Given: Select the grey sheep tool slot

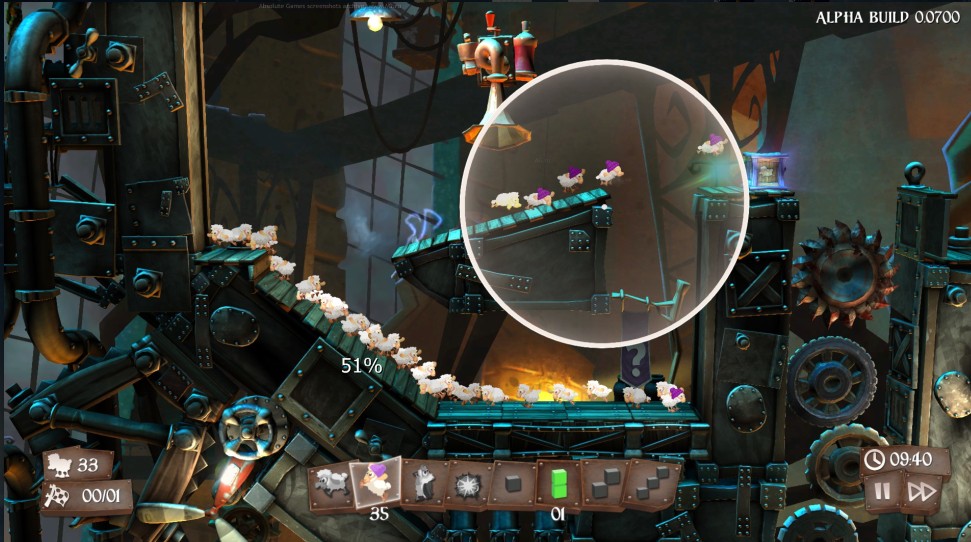Looking at the screenshot, I should pos(331,484).
